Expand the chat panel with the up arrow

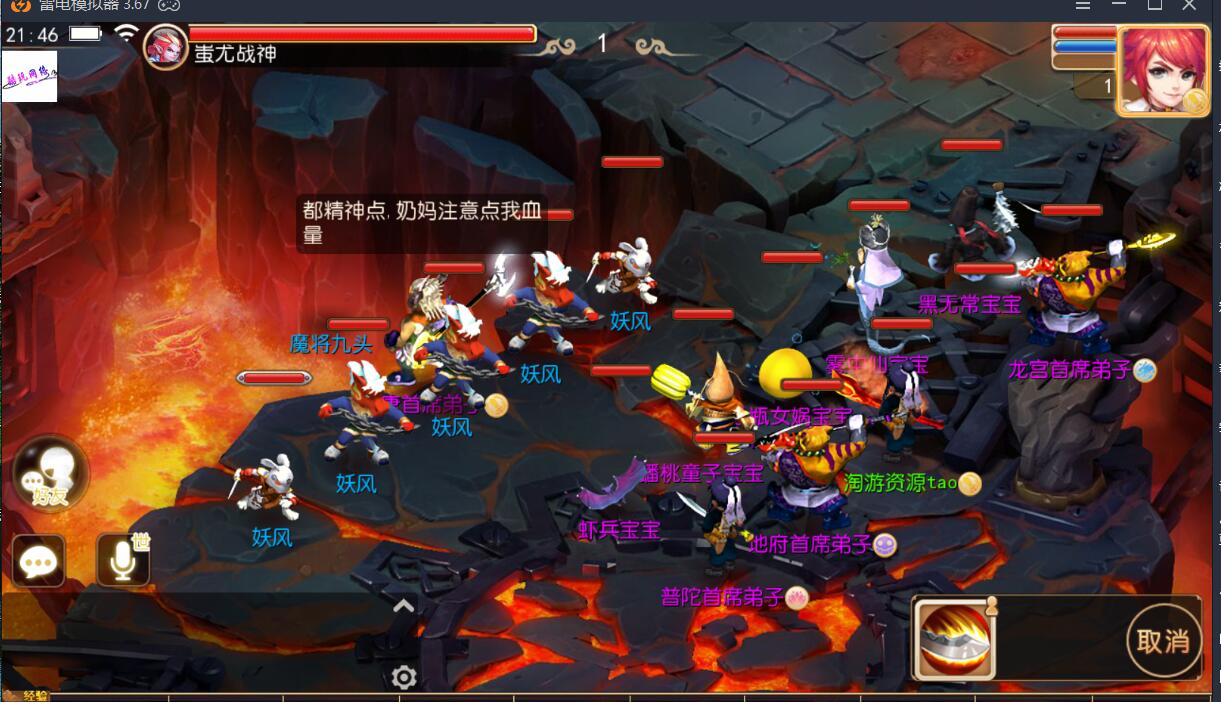[x=403, y=605]
